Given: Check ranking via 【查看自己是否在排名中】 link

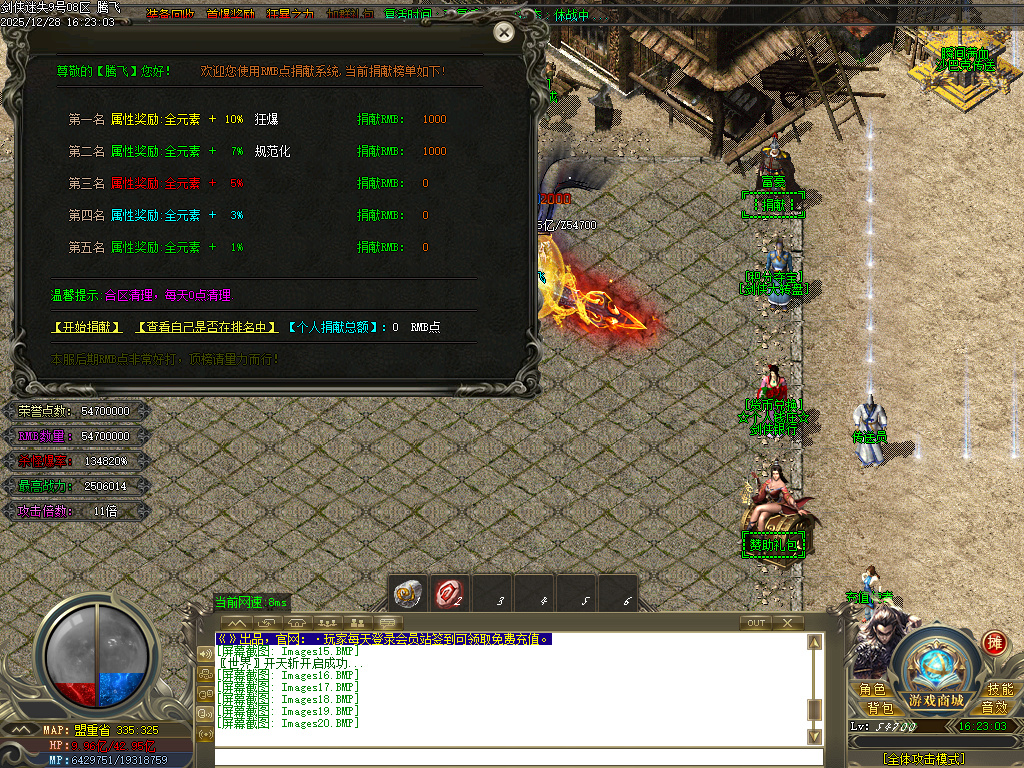Looking at the screenshot, I should tap(205, 327).
